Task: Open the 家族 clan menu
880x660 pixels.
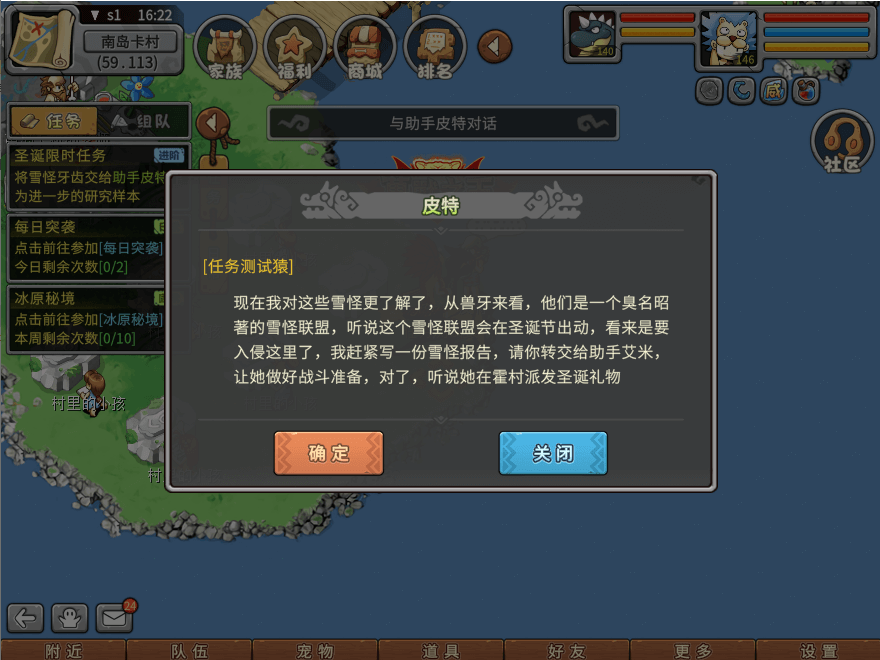Action: tap(226, 48)
